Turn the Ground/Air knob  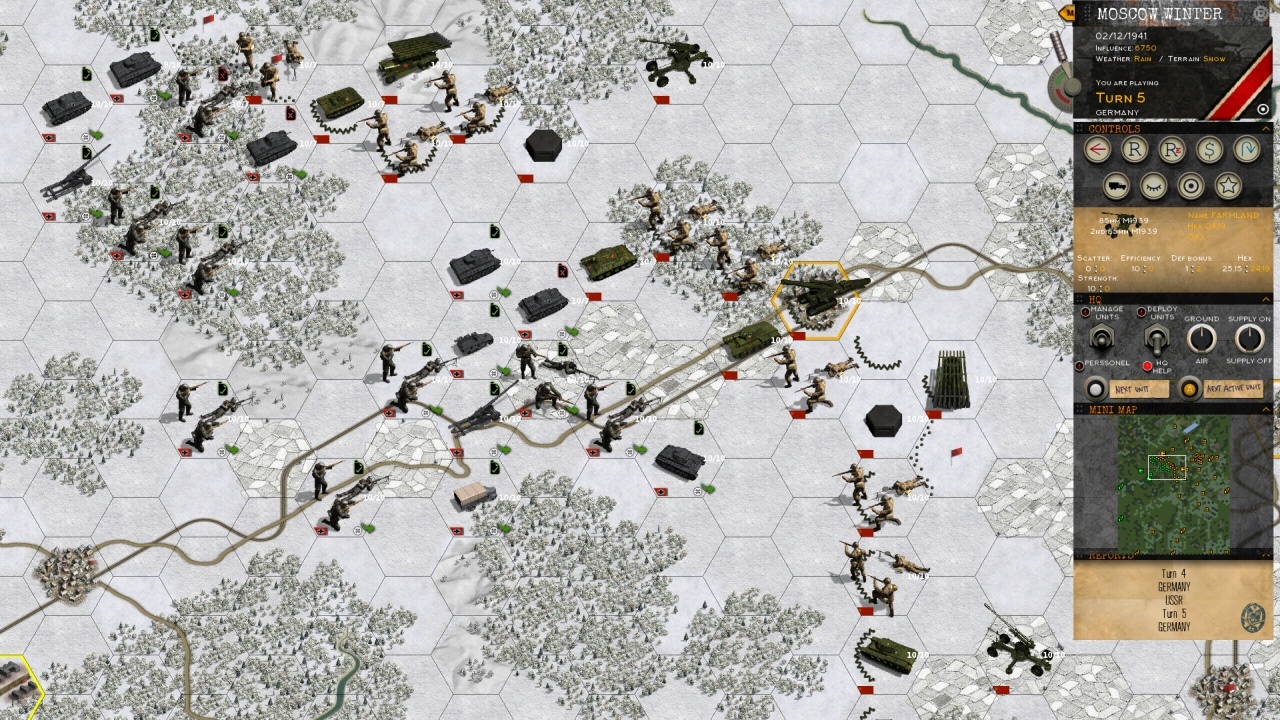point(1201,339)
